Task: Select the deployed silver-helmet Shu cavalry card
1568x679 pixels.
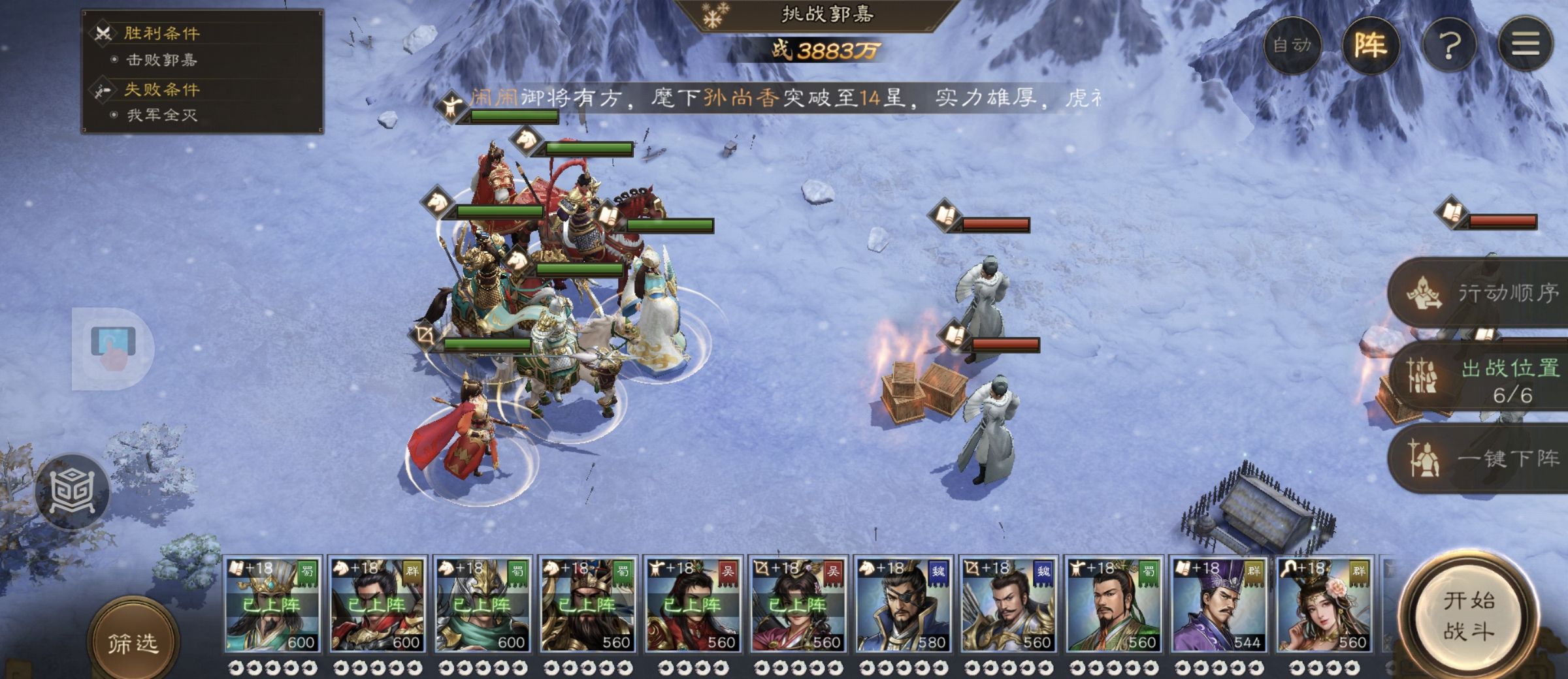Action: coord(482,605)
